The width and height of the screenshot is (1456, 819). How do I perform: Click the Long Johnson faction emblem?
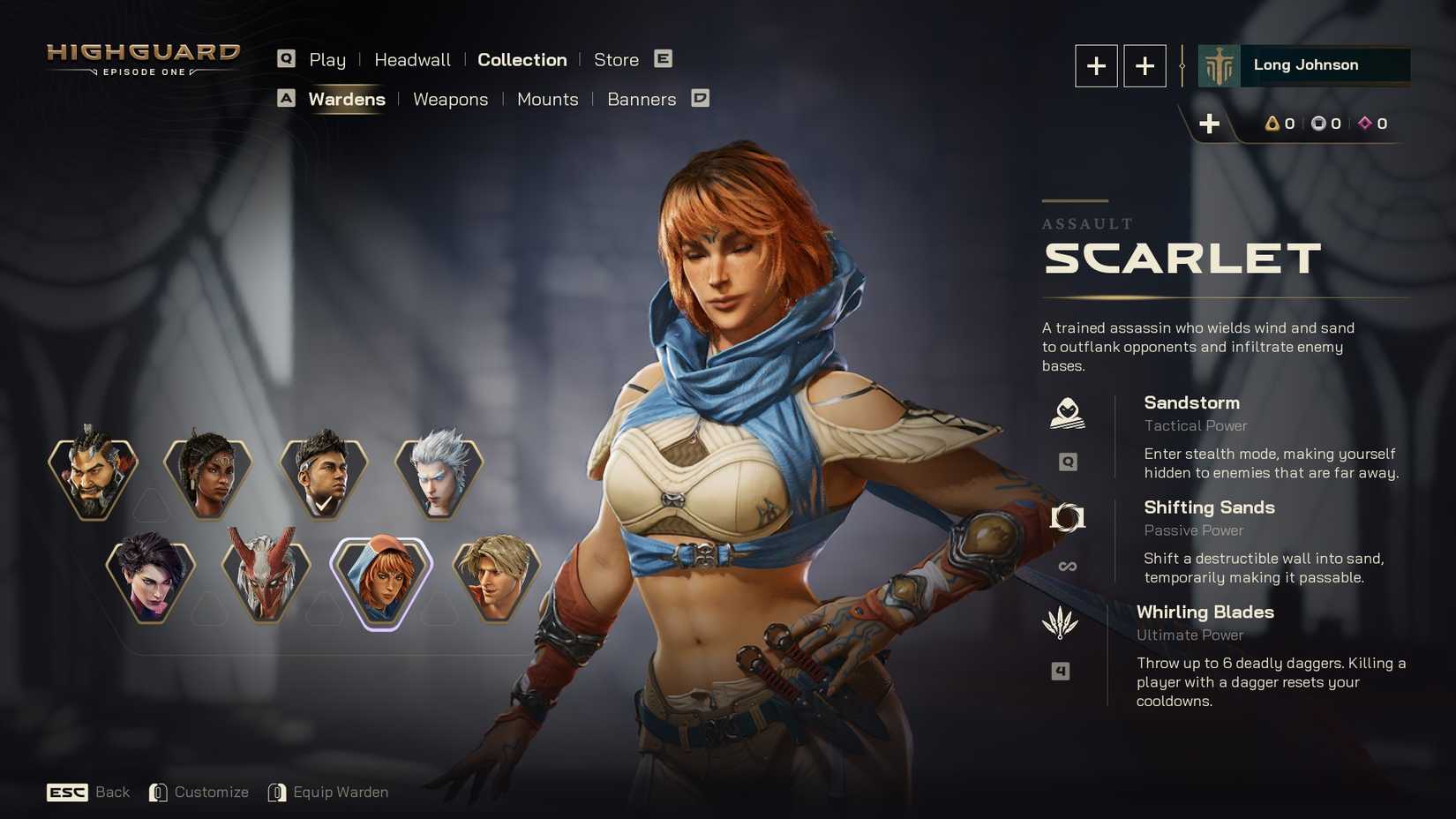pos(1220,64)
